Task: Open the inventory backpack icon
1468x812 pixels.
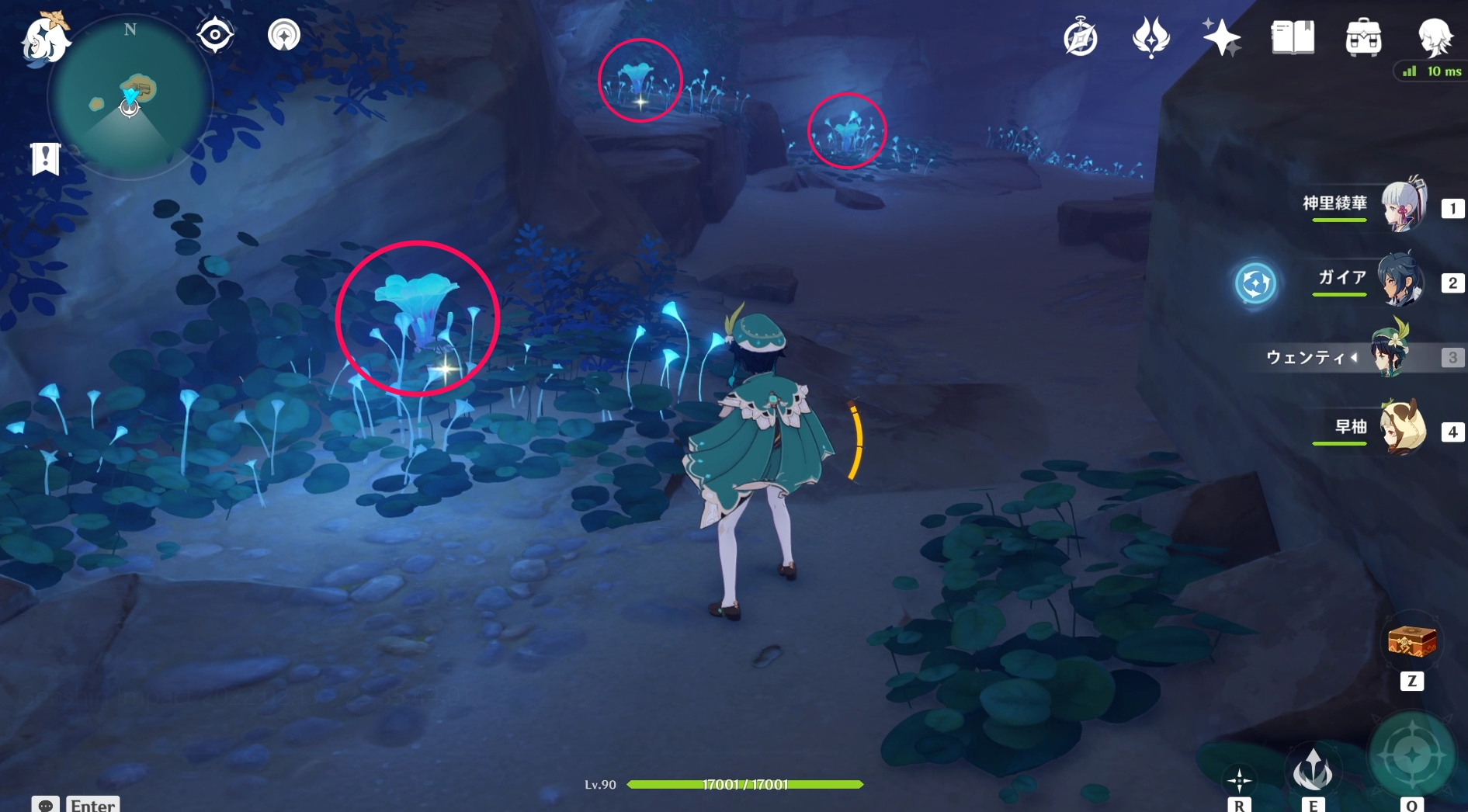Action: coord(1363,37)
